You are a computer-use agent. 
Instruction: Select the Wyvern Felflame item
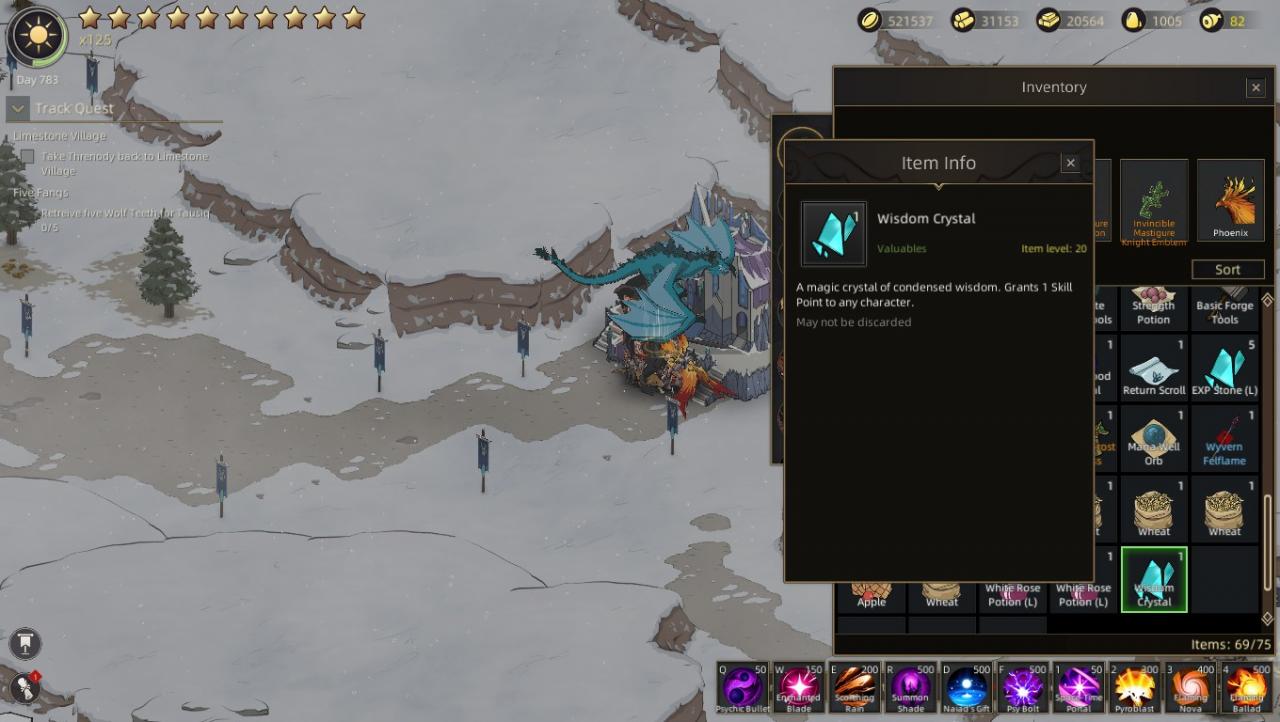[1224, 438]
